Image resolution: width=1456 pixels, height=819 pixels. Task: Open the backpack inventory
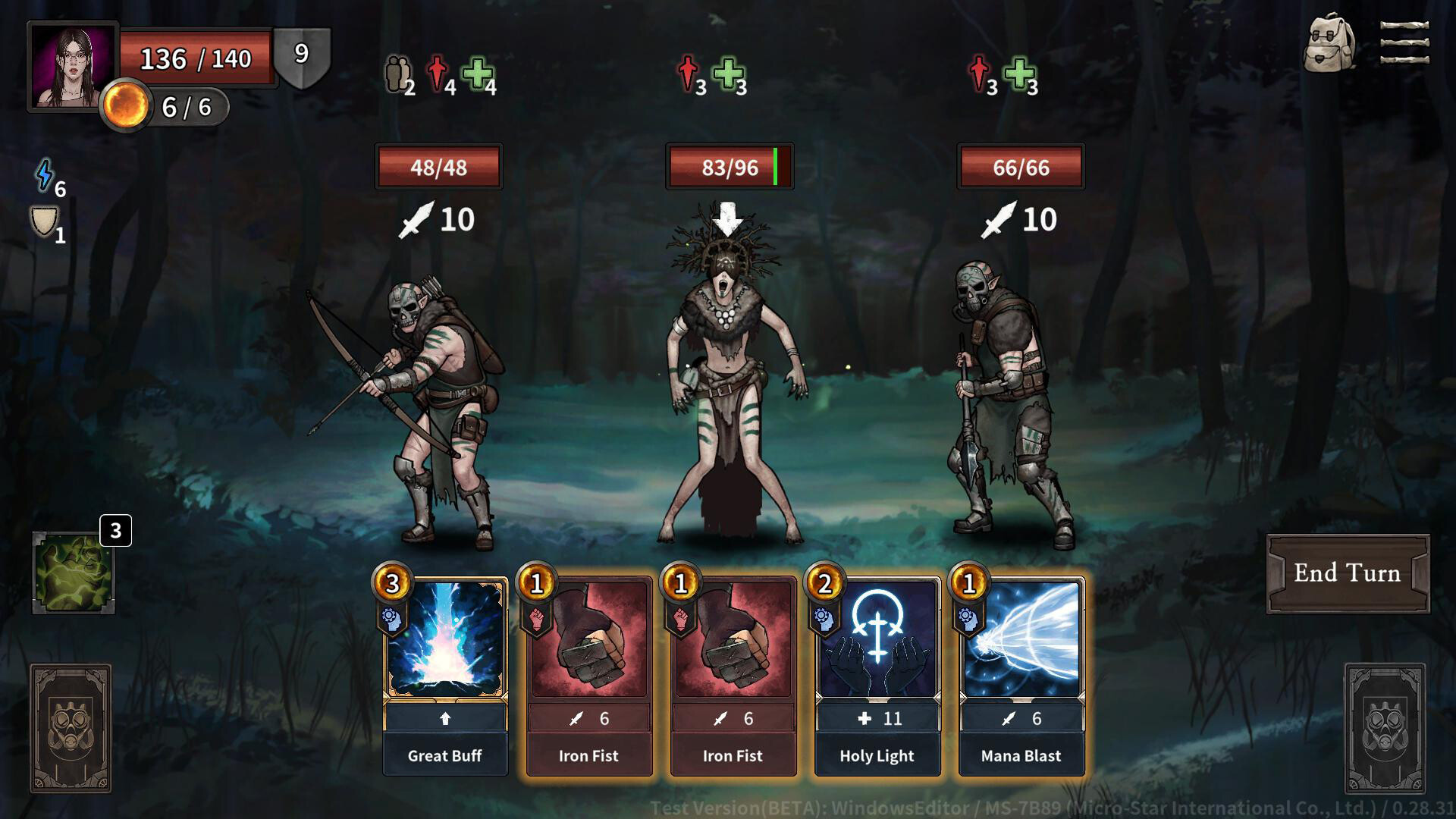point(1329,44)
